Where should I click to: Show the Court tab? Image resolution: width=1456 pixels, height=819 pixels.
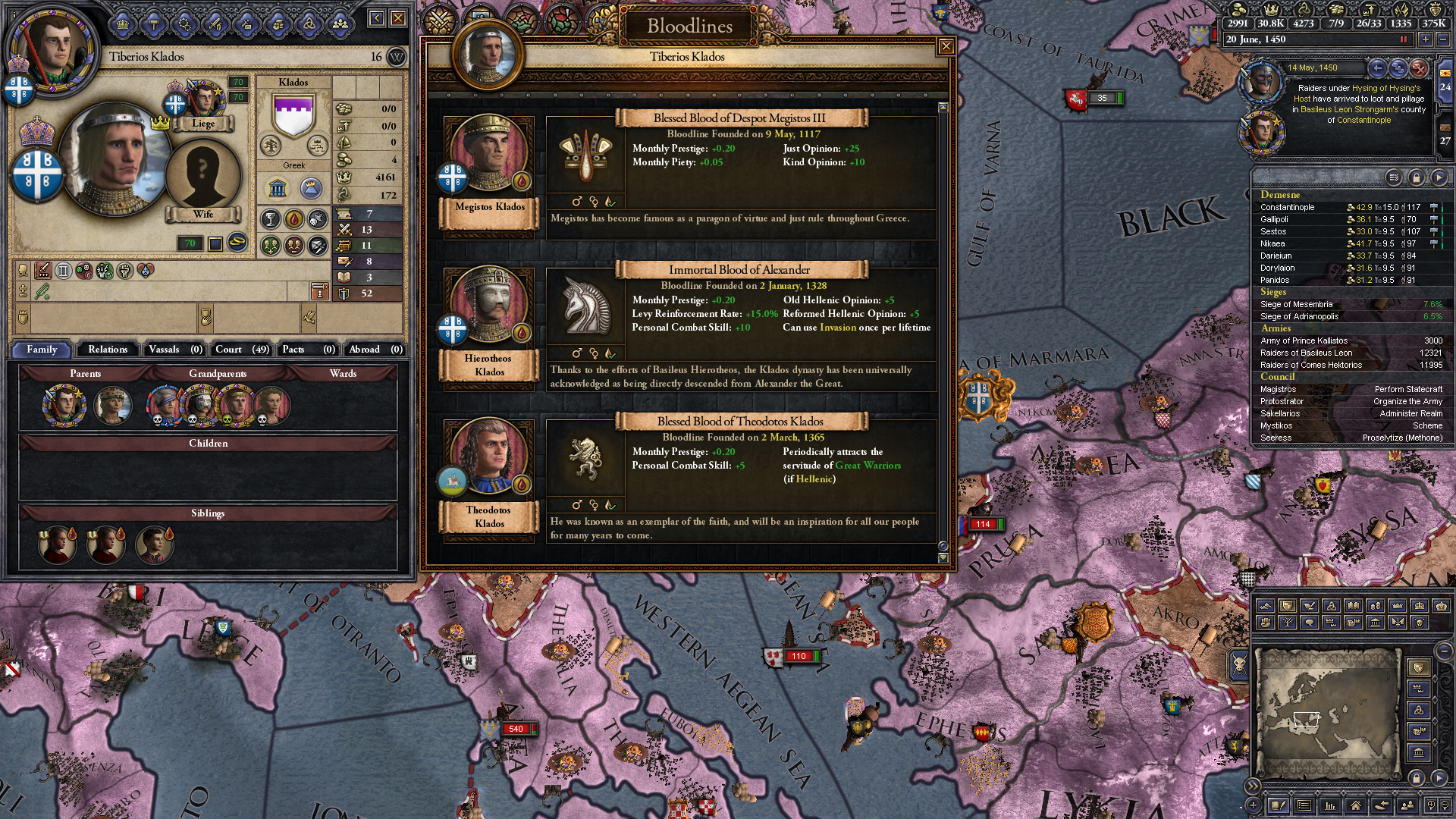pos(241,350)
